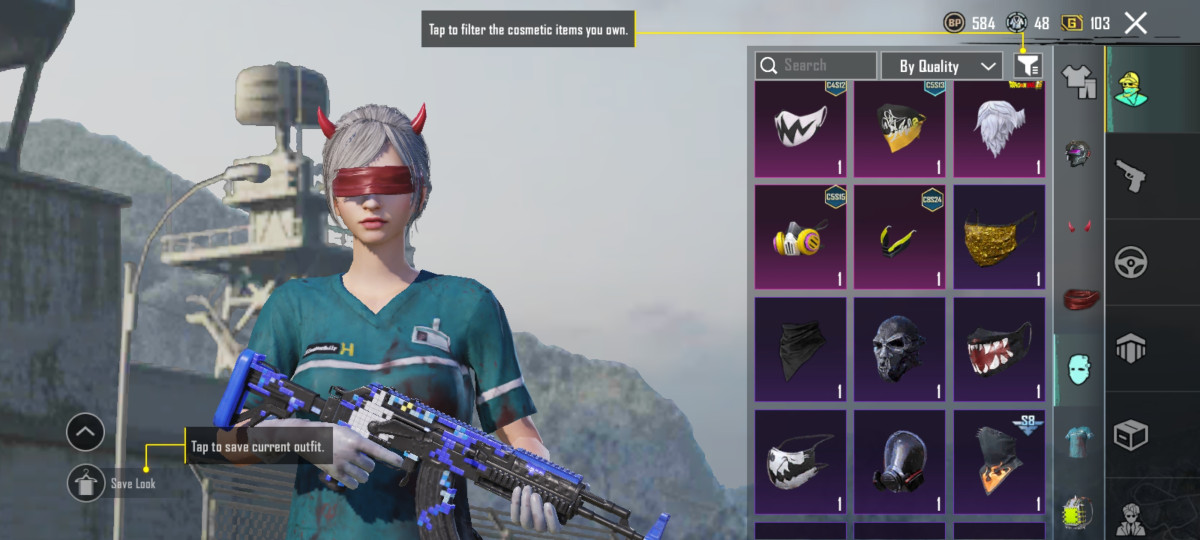This screenshot has width=1200, height=540.
Task: Pick the black gas mask
Action: 900,460
